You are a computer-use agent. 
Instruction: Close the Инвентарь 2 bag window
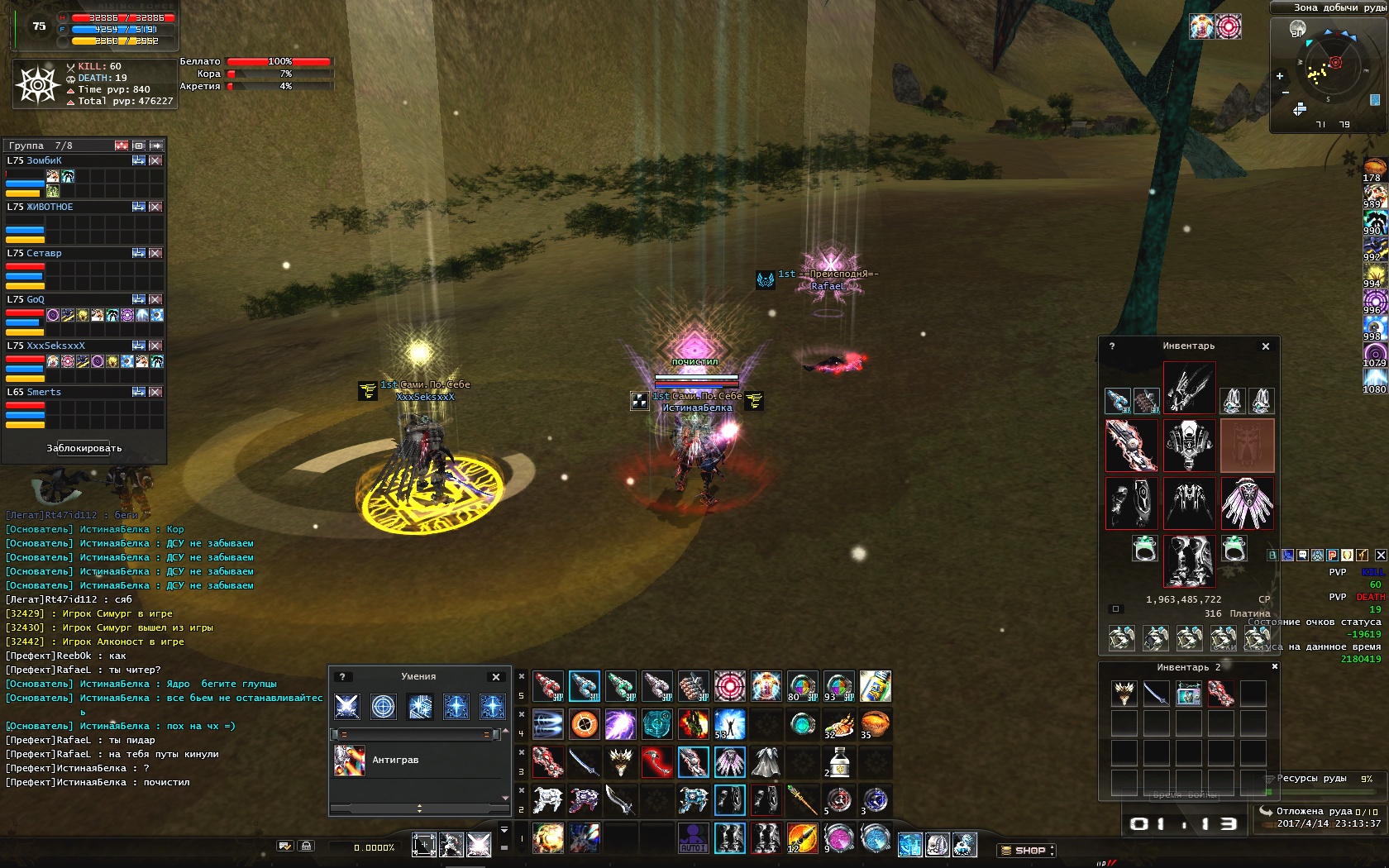(x=1274, y=666)
